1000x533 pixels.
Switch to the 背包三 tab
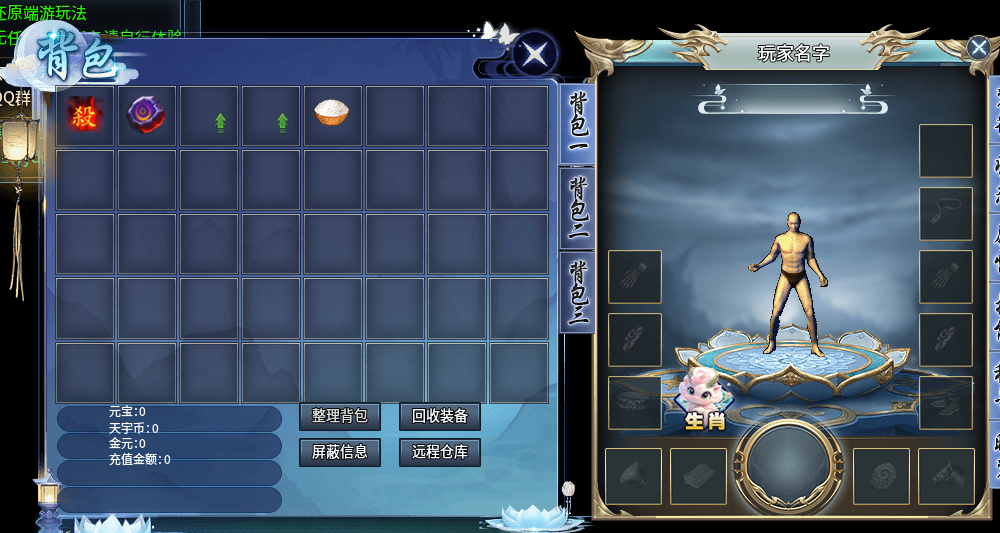[578, 291]
